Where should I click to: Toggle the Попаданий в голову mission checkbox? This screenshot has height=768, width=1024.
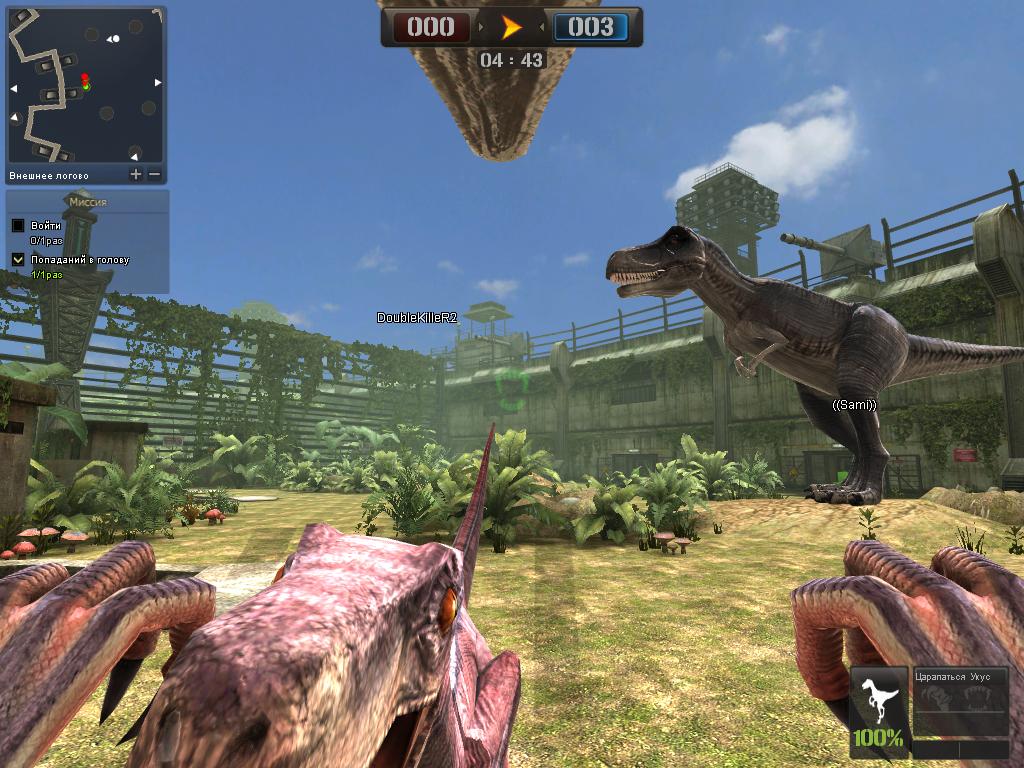point(18,260)
